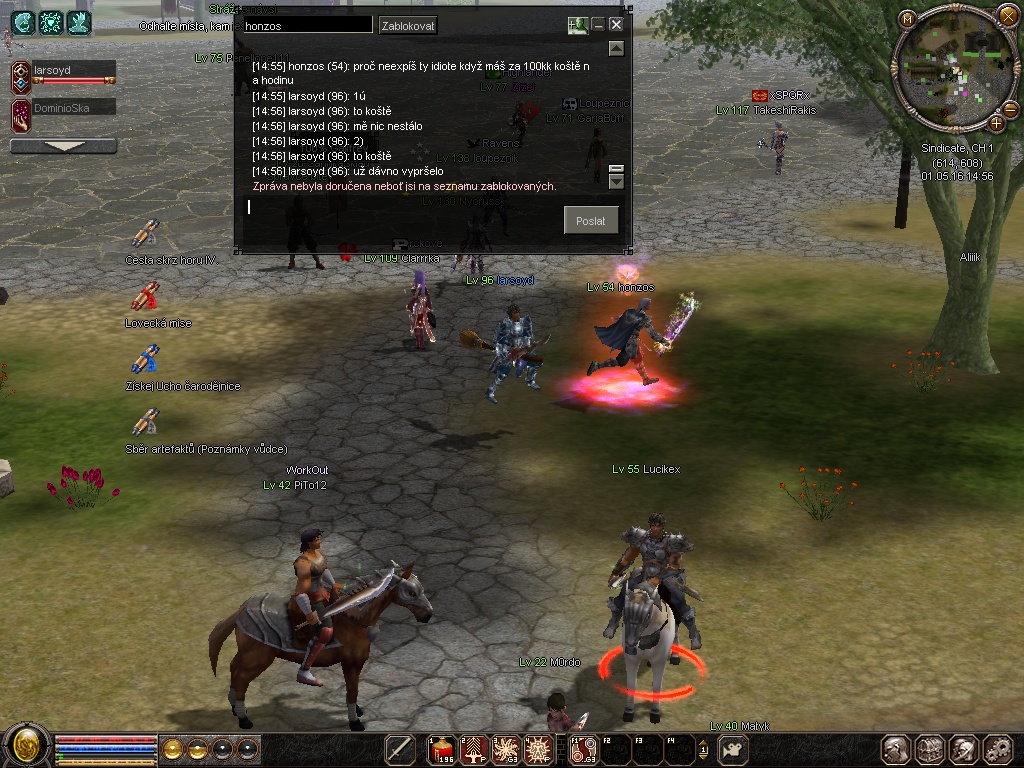Screen dimensions: 1024x768
Task: Click the whisper recipient name field
Action: [306, 25]
